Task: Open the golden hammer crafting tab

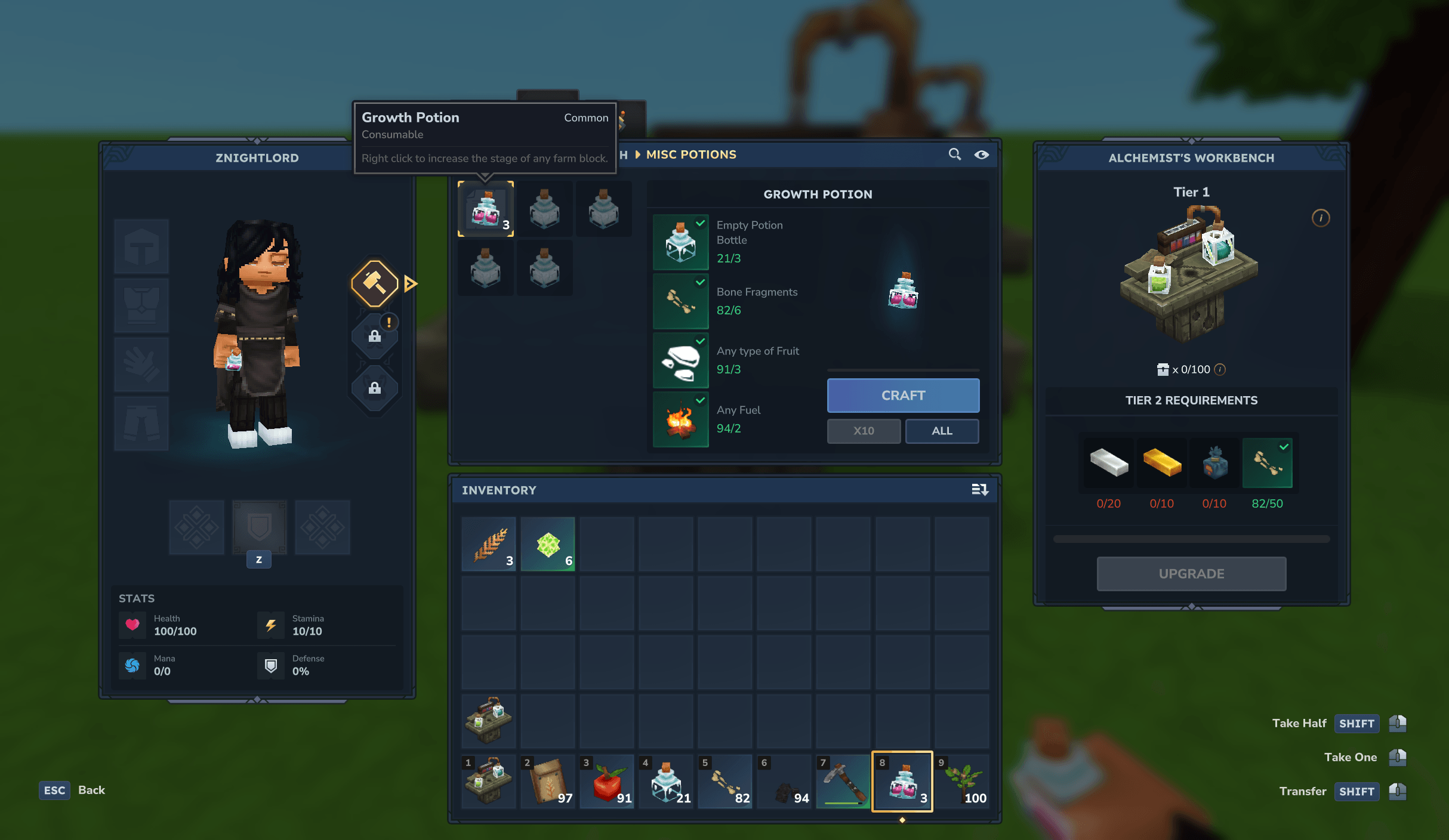Action: click(375, 283)
